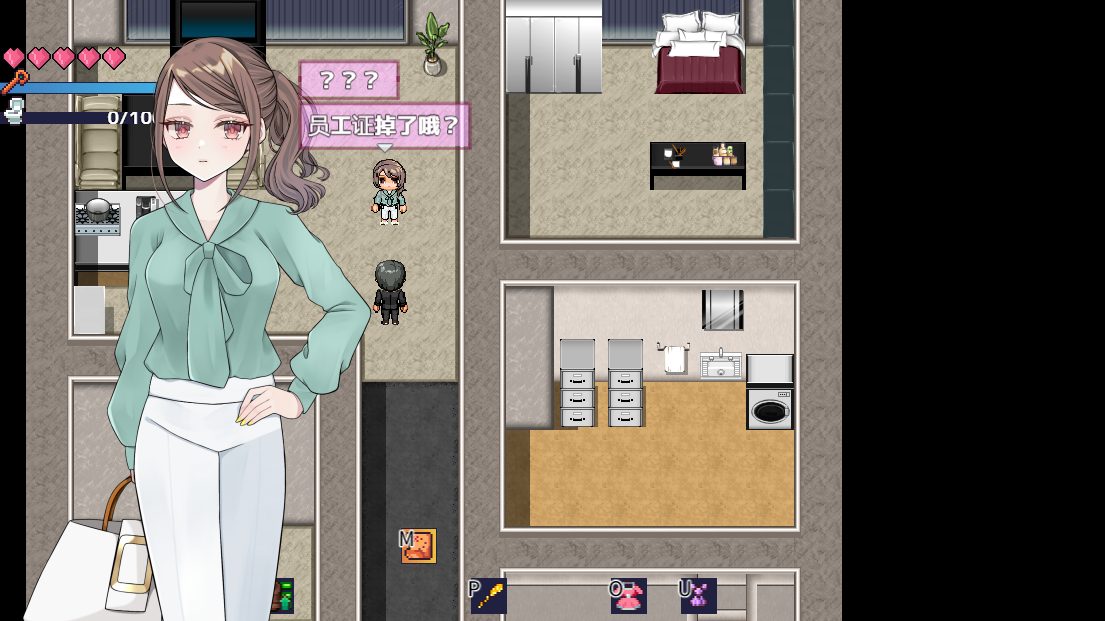Open the map scroll icon

419,546
